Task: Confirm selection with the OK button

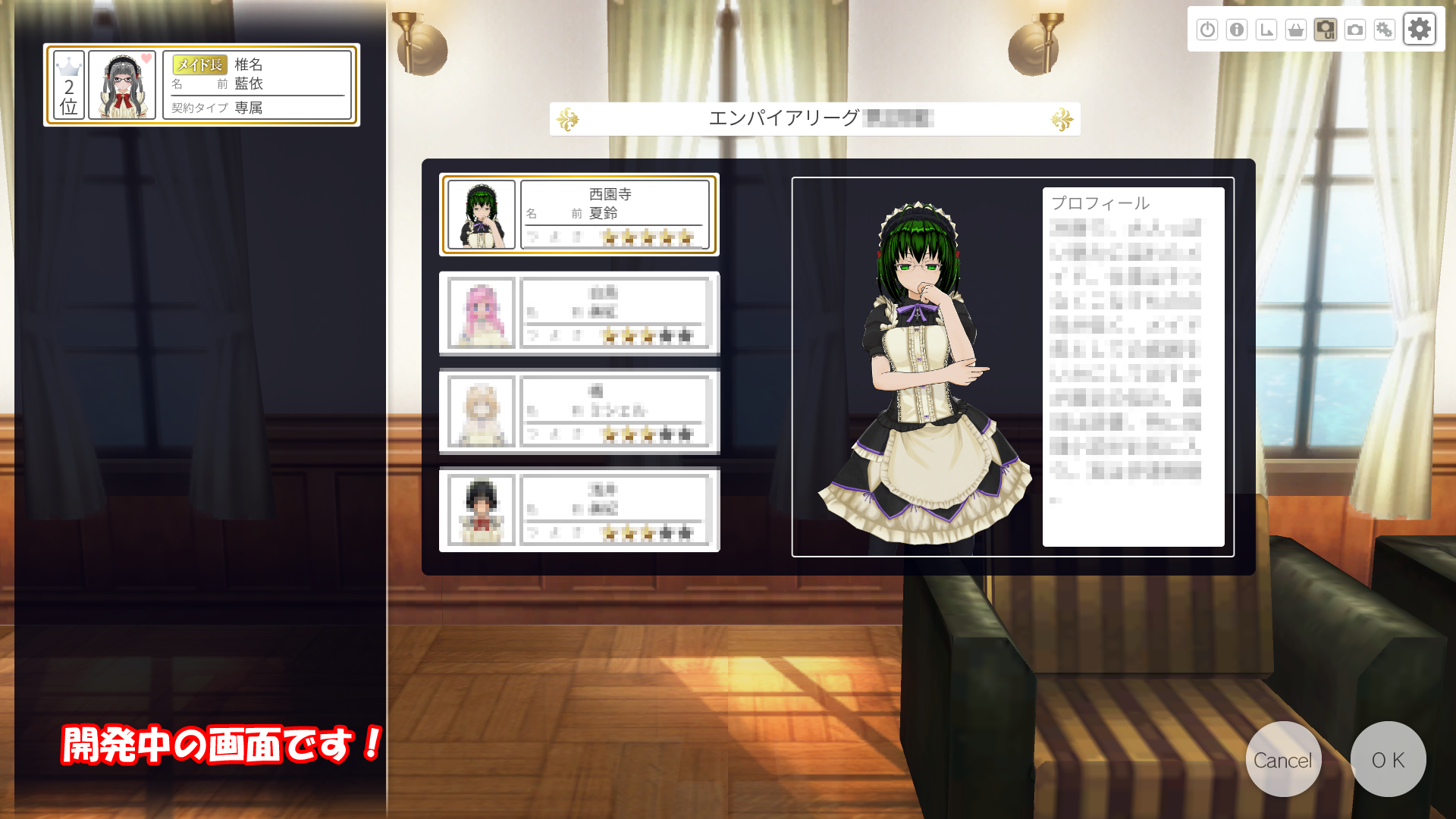Action: pyautogui.click(x=1388, y=759)
